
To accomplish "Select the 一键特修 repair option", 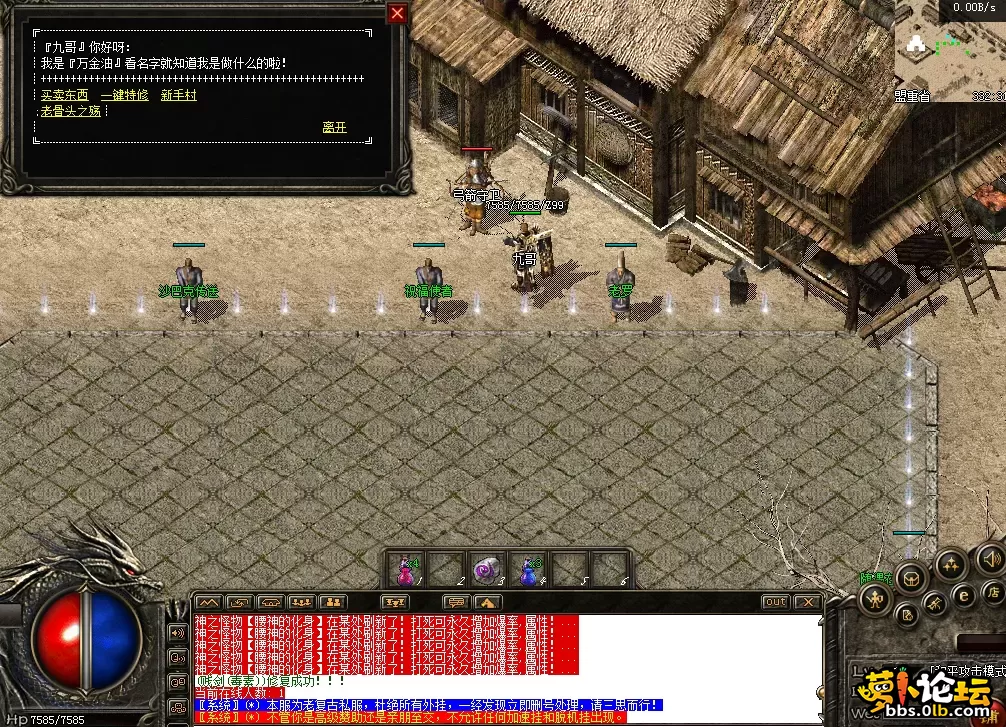I will click(x=124, y=96).
